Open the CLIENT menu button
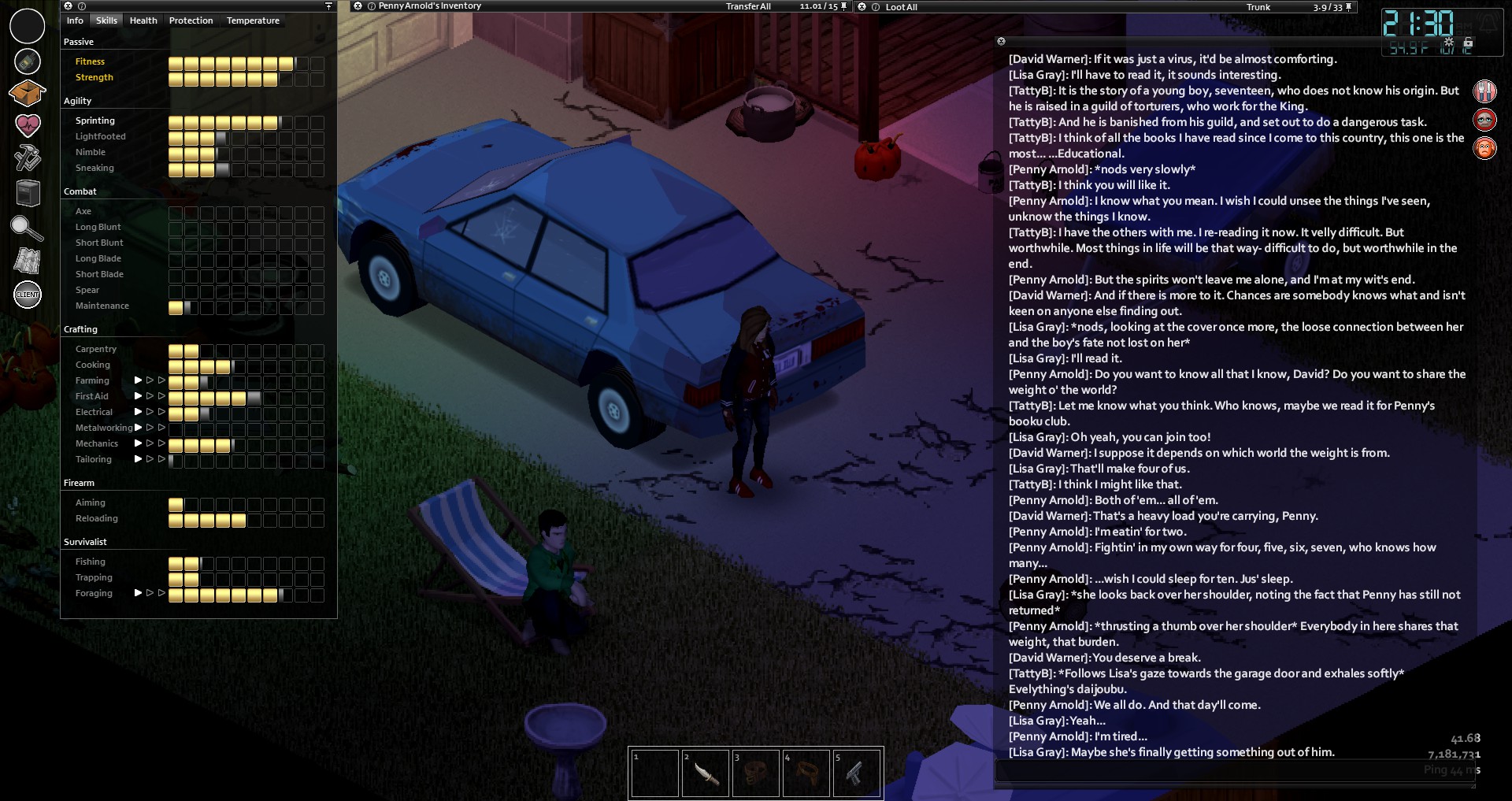1512x801 pixels. coord(28,295)
